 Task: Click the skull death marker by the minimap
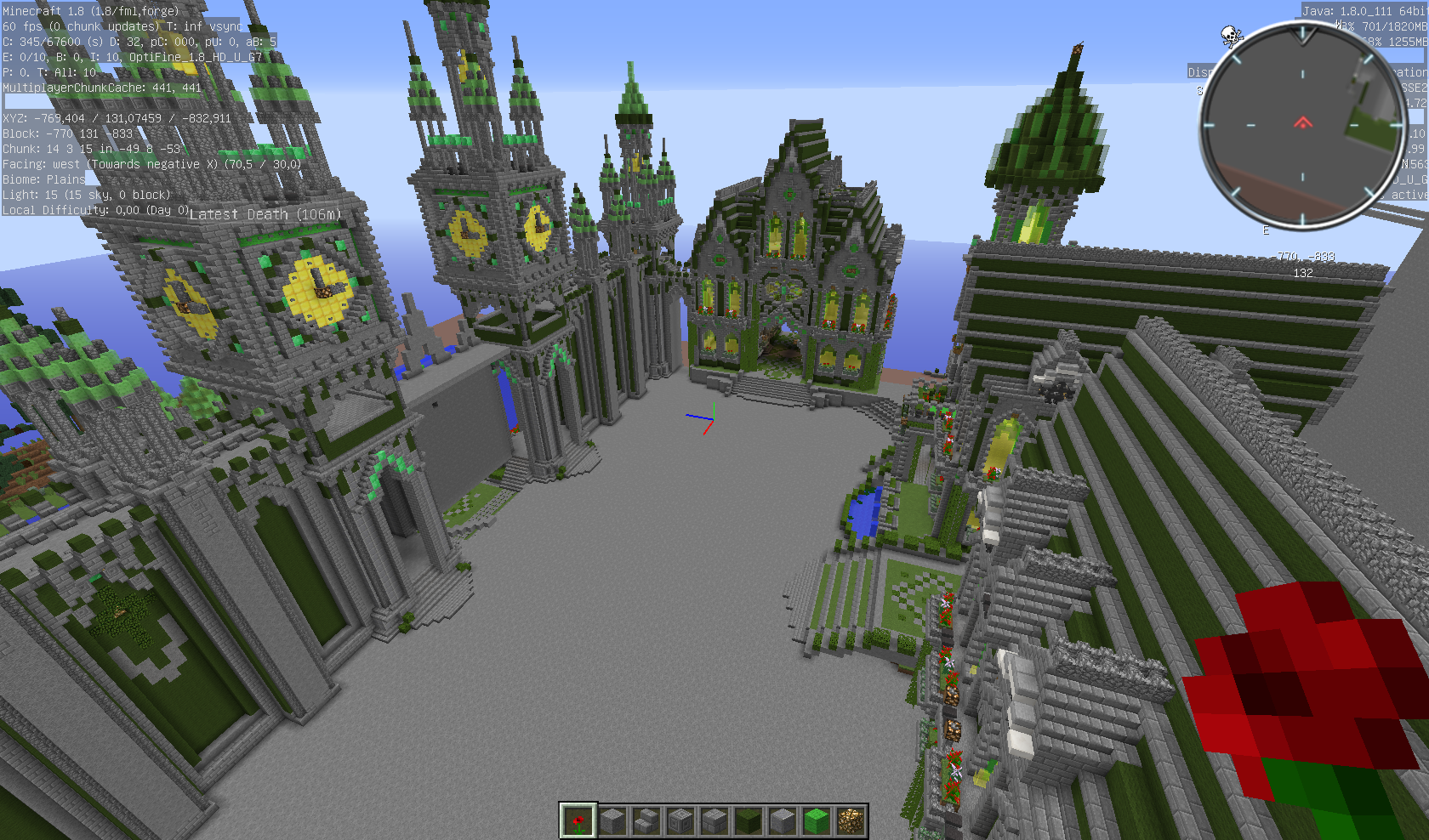coord(1231,36)
